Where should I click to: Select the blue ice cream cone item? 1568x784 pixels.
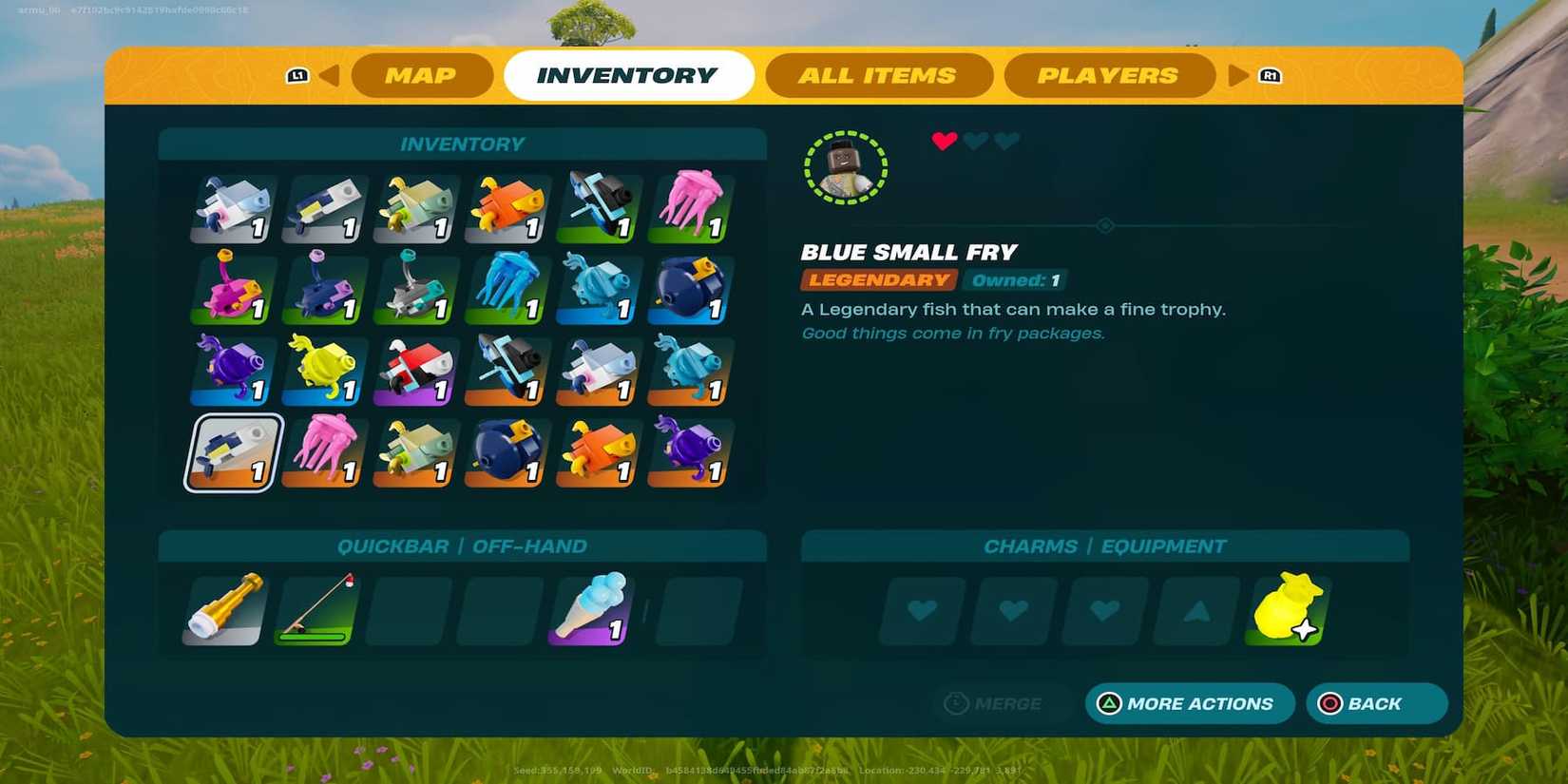tap(595, 609)
